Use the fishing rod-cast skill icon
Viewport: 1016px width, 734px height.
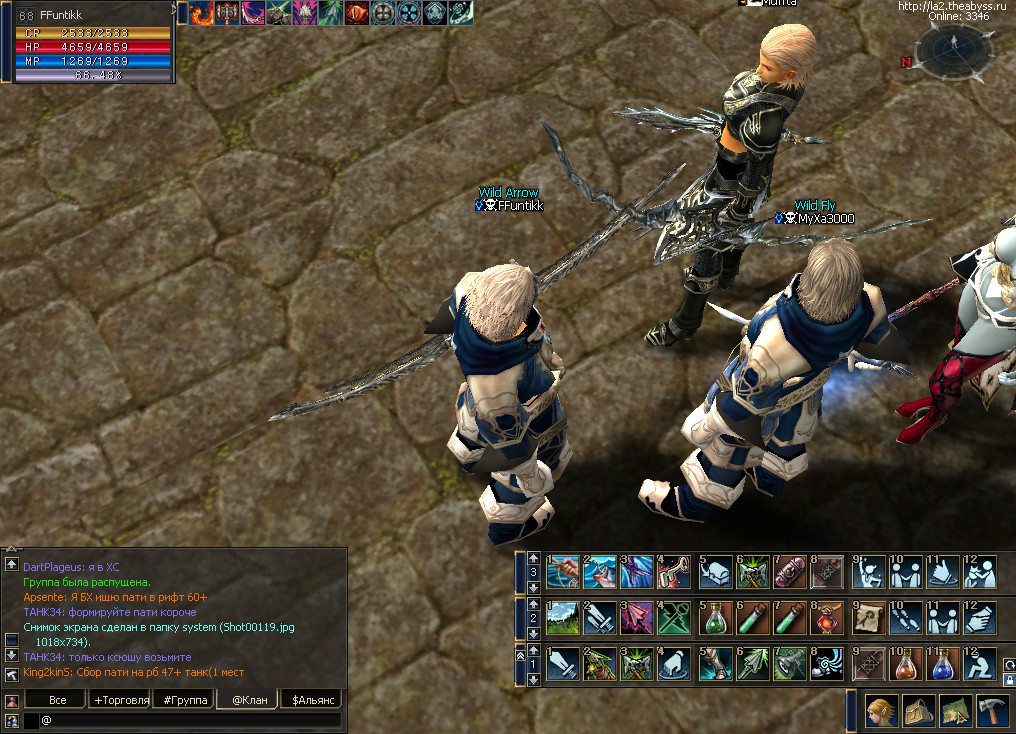point(564,571)
